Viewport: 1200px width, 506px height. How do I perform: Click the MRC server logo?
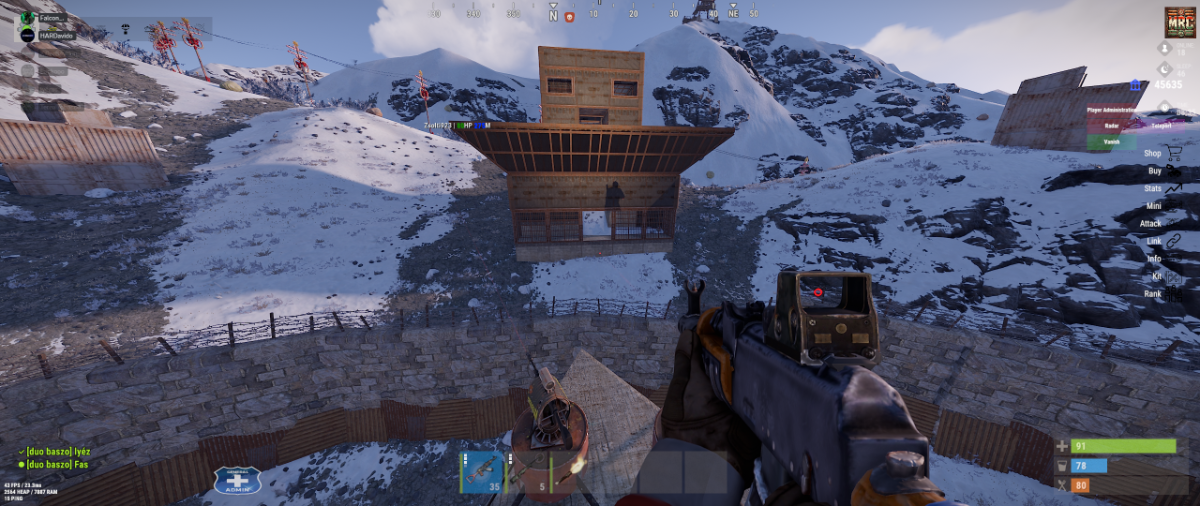(1180, 22)
